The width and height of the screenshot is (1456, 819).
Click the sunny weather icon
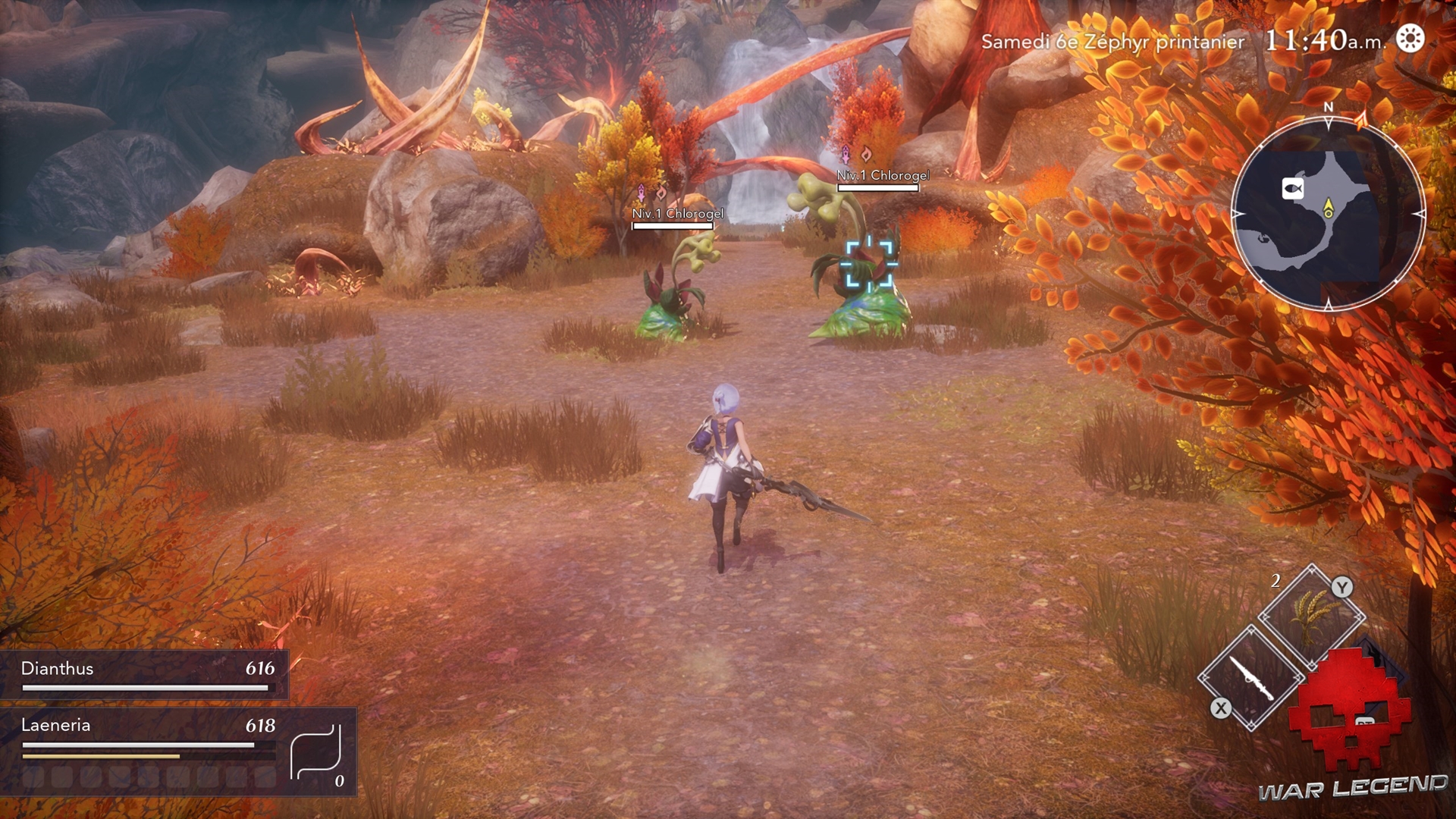coord(1410,39)
